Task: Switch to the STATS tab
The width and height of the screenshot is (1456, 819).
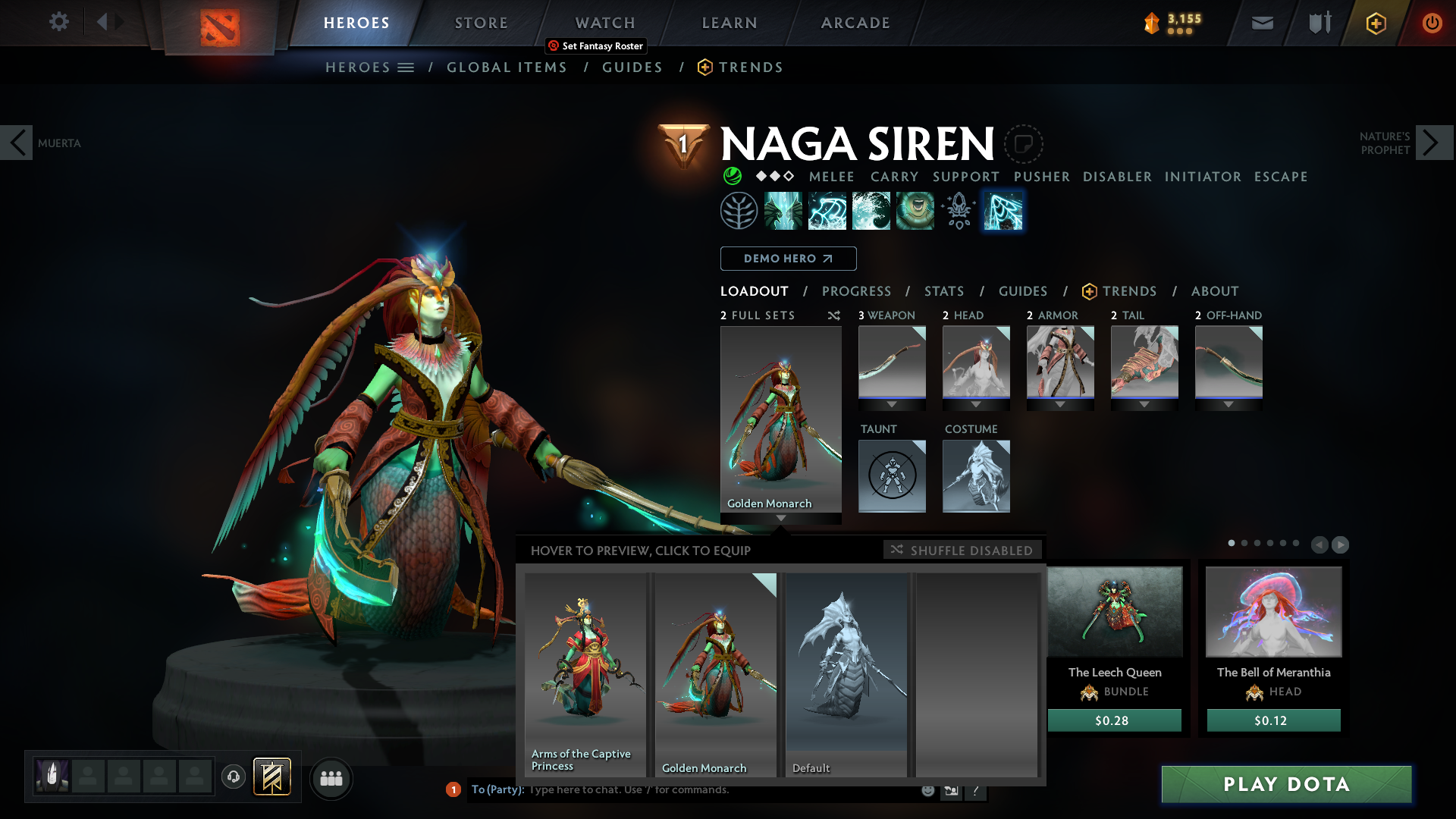Action: [x=943, y=291]
